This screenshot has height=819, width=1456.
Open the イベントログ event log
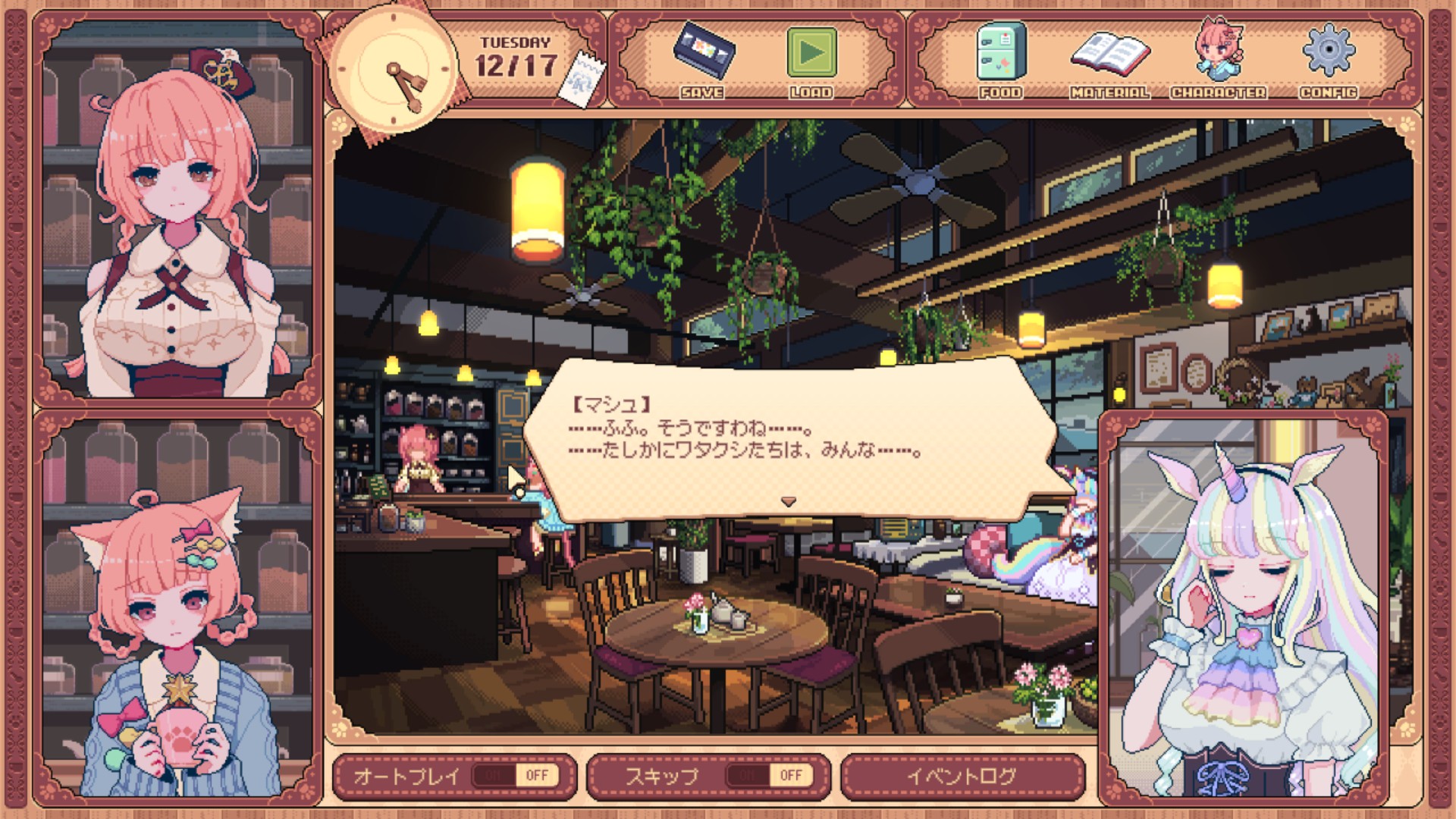tap(962, 776)
